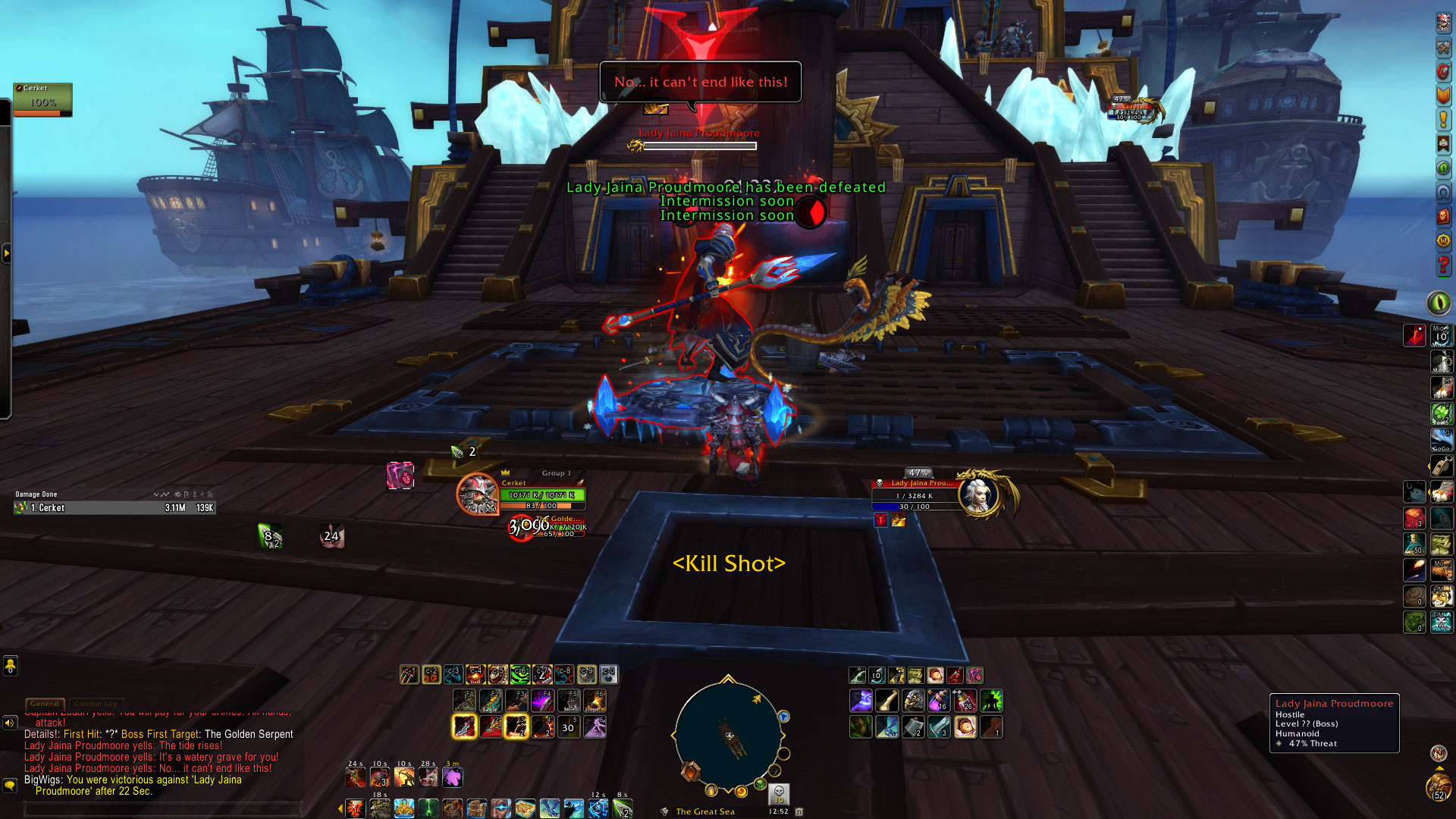1456x819 pixels.
Task: Switch to the Combat Log chat tab
Action: 96,704
